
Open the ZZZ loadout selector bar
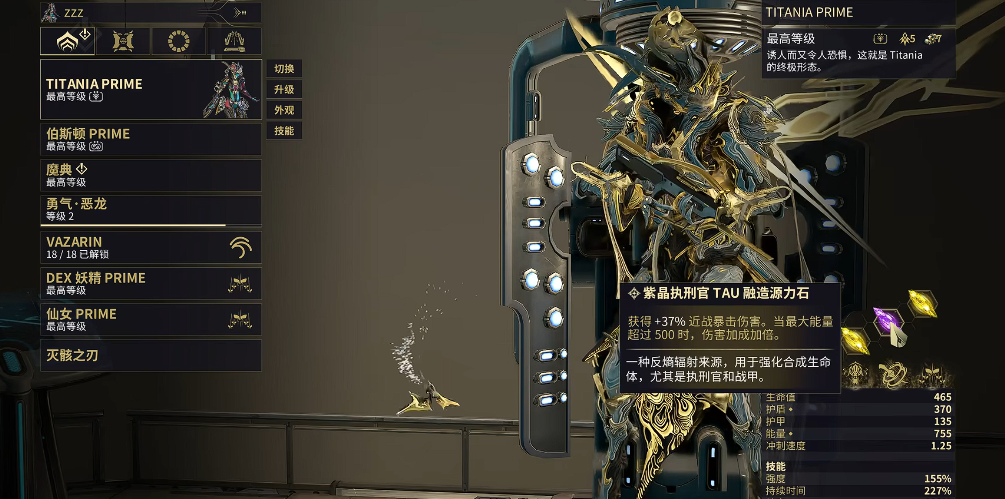tap(150, 12)
